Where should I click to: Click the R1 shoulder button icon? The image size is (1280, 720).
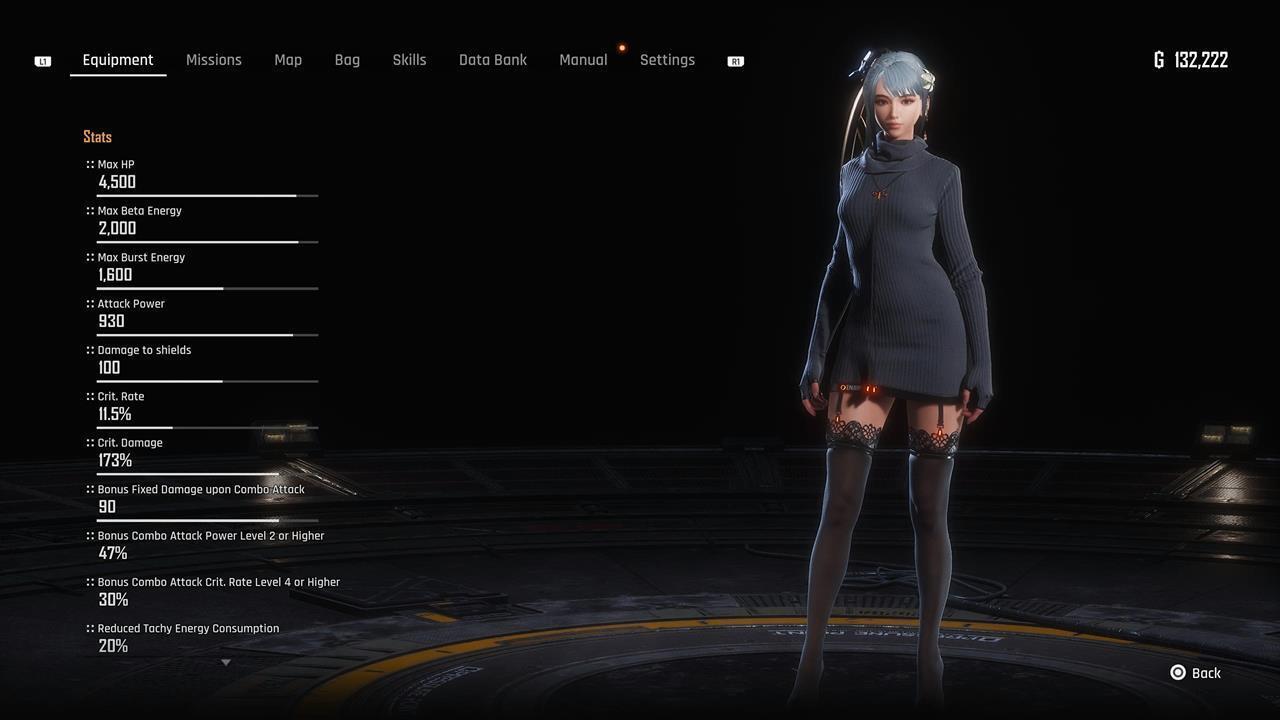735,61
